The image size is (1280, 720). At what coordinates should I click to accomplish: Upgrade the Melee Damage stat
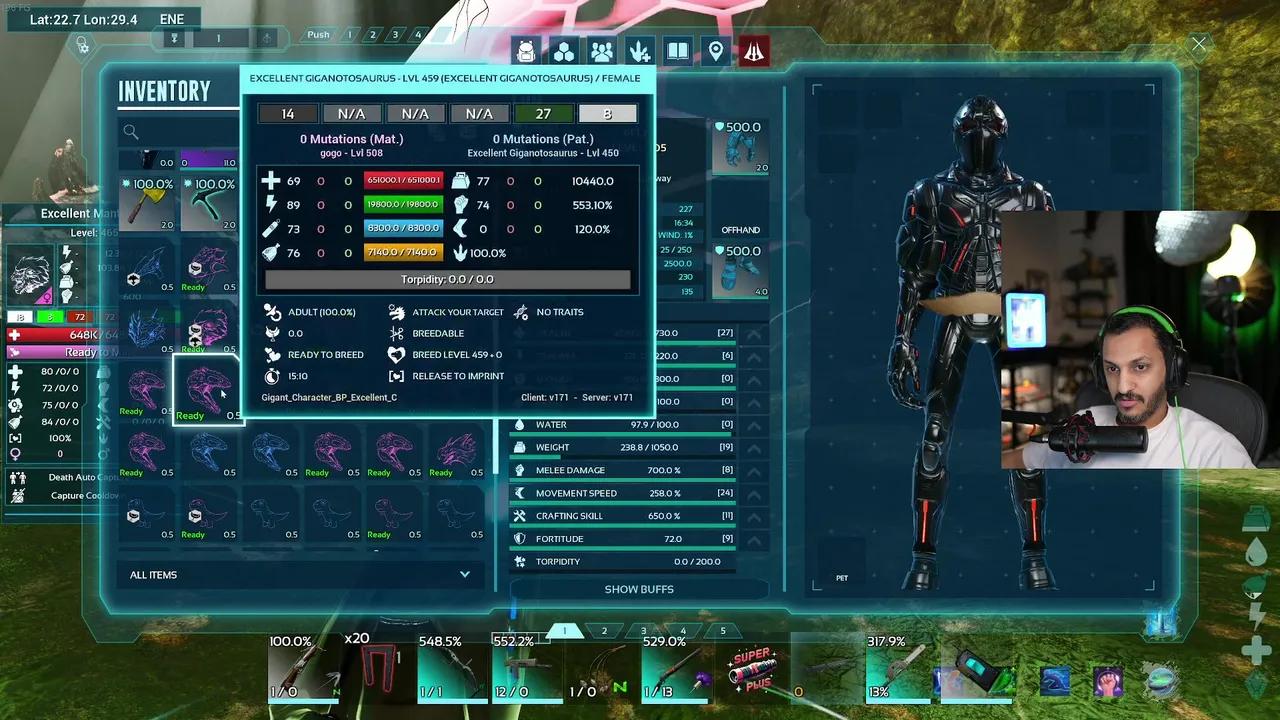(x=753, y=470)
